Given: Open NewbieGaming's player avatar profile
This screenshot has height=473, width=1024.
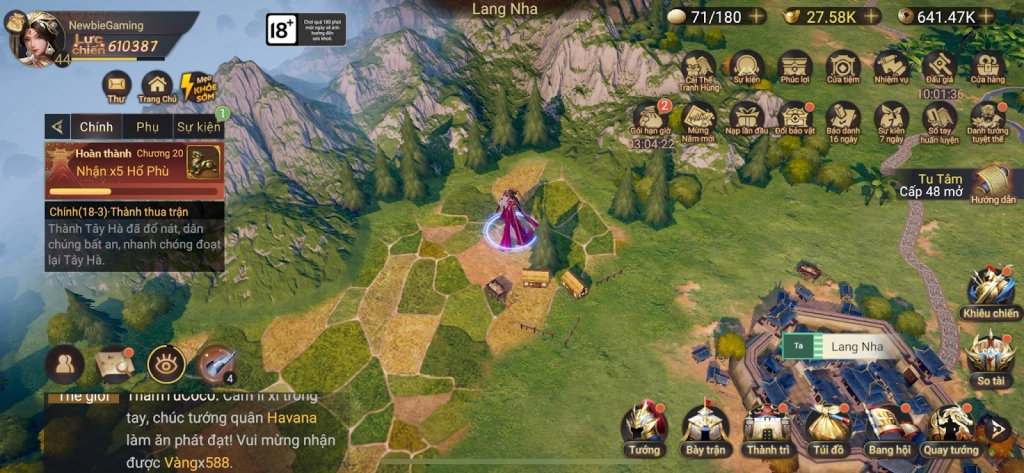Looking at the screenshot, I should pos(38,37).
